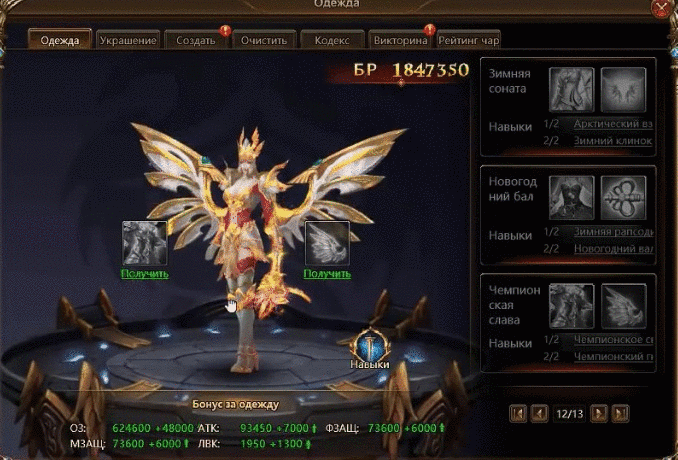Select the grey armor costume slot
The width and height of the screenshot is (678, 460).
[144, 243]
